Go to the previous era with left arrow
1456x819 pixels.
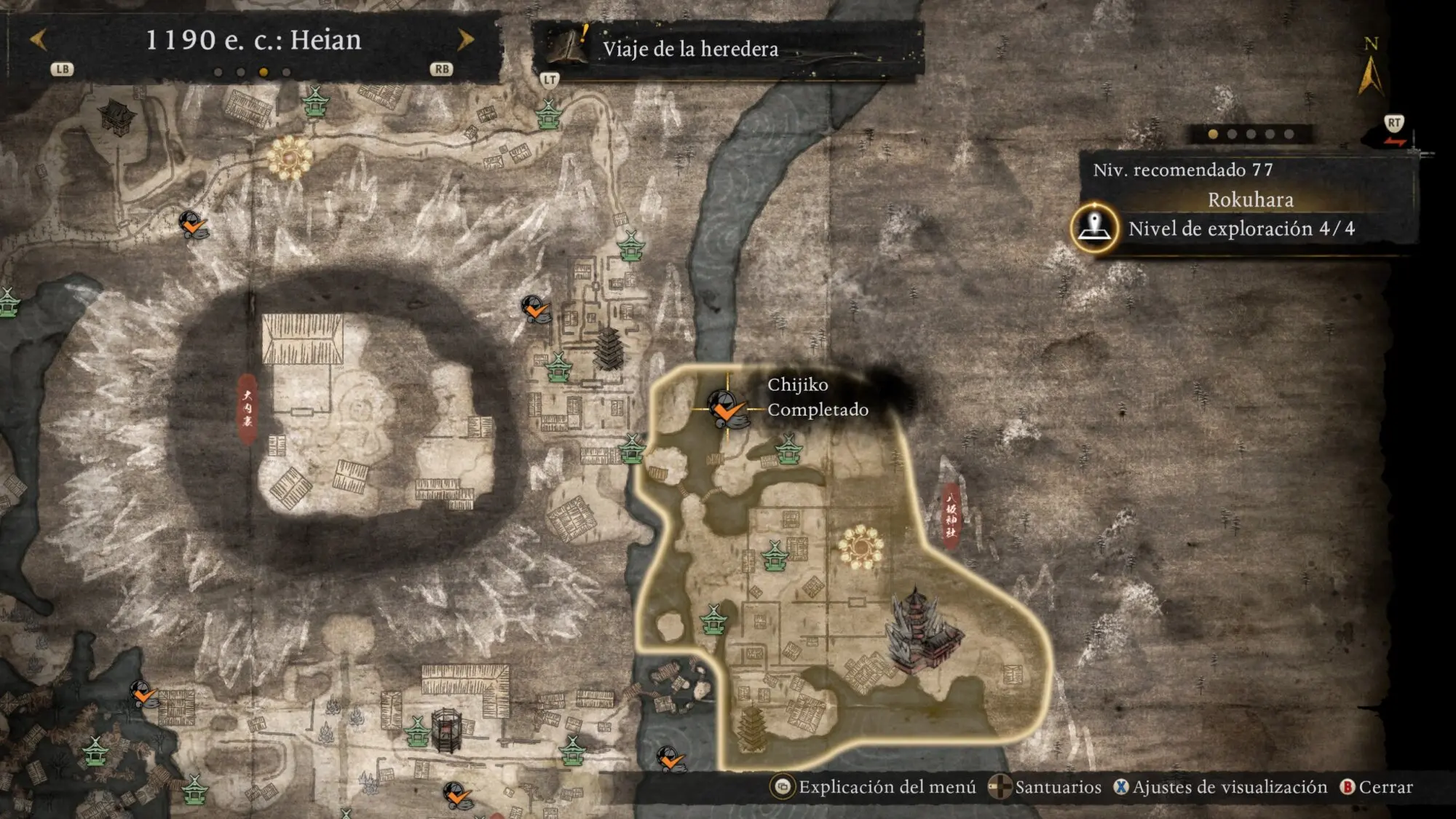click(x=39, y=39)
